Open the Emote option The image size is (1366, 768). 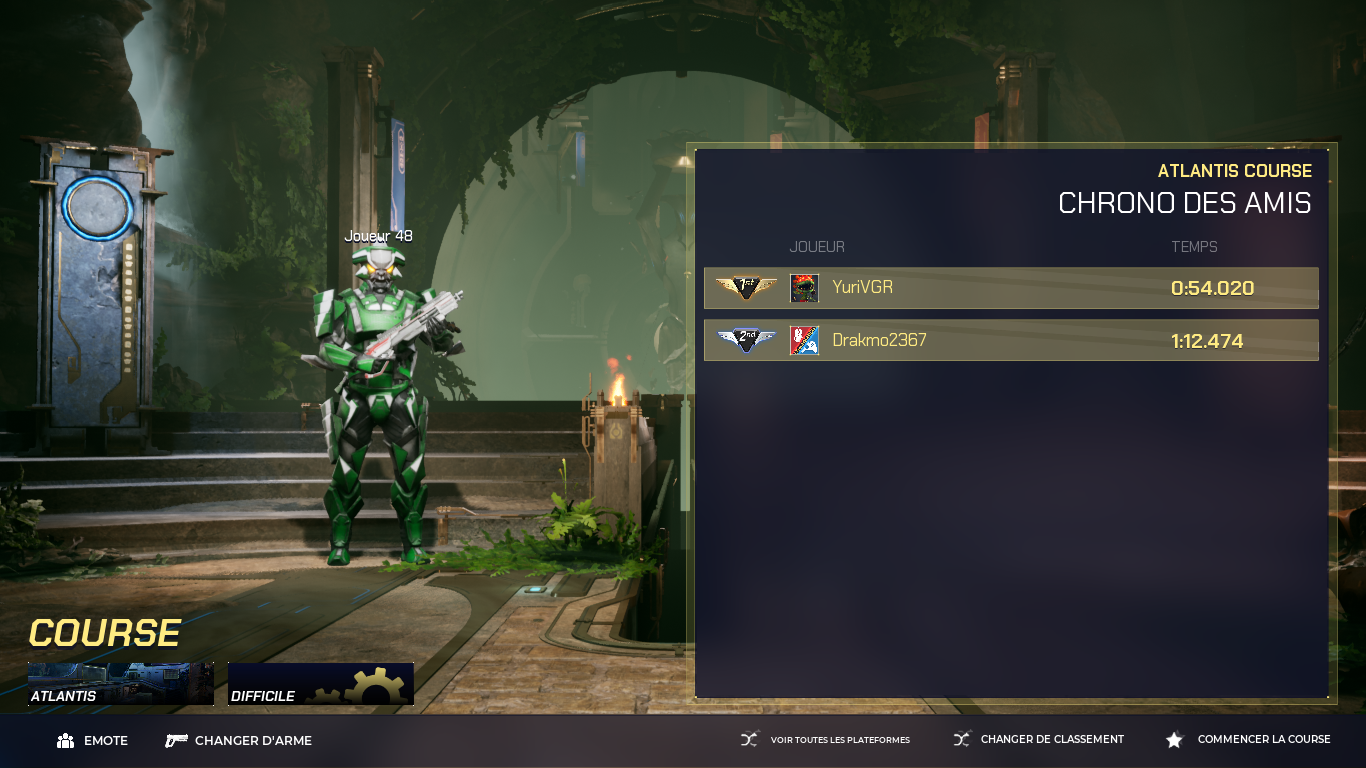93,741
